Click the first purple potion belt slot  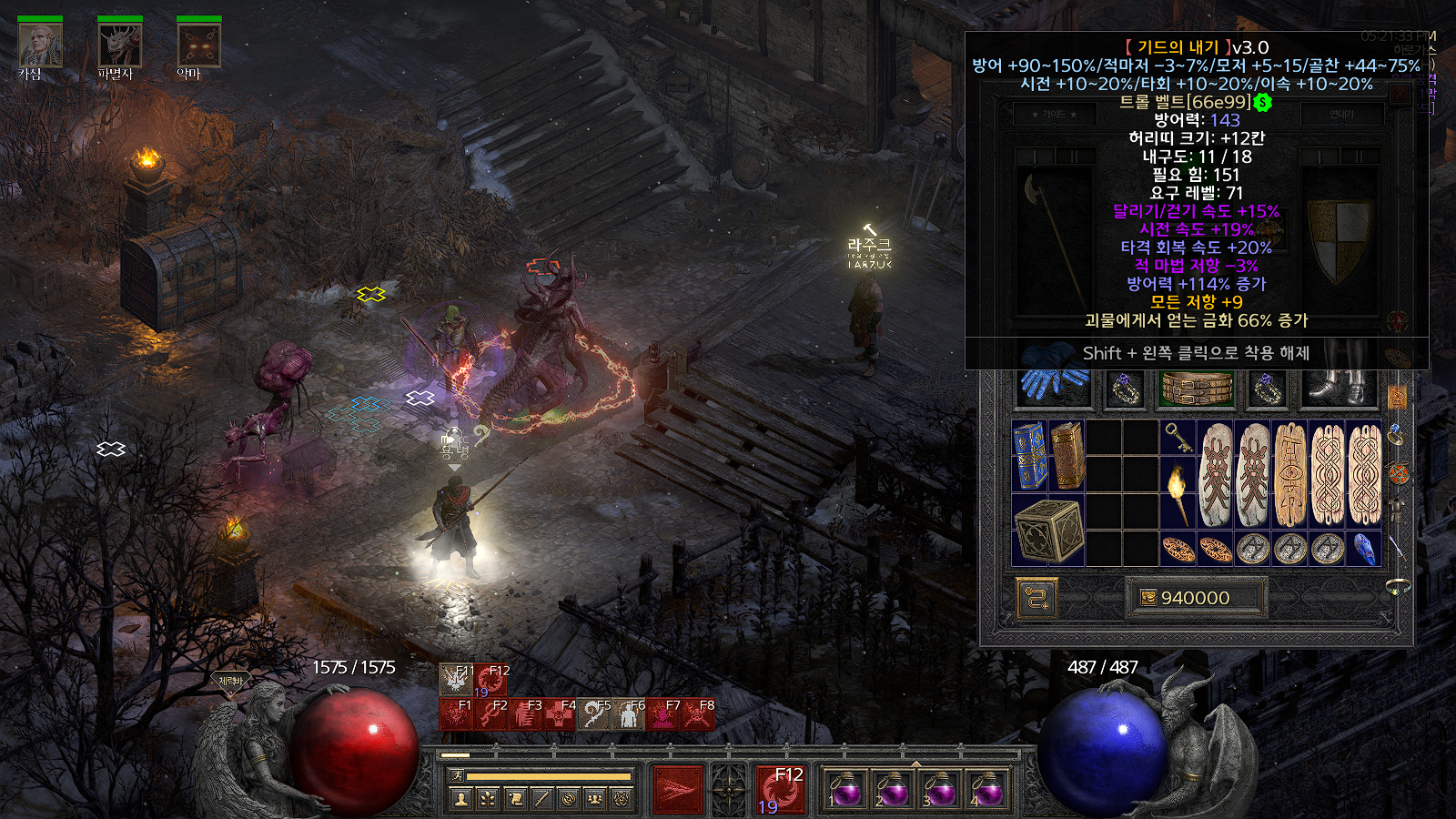point(845,789)
